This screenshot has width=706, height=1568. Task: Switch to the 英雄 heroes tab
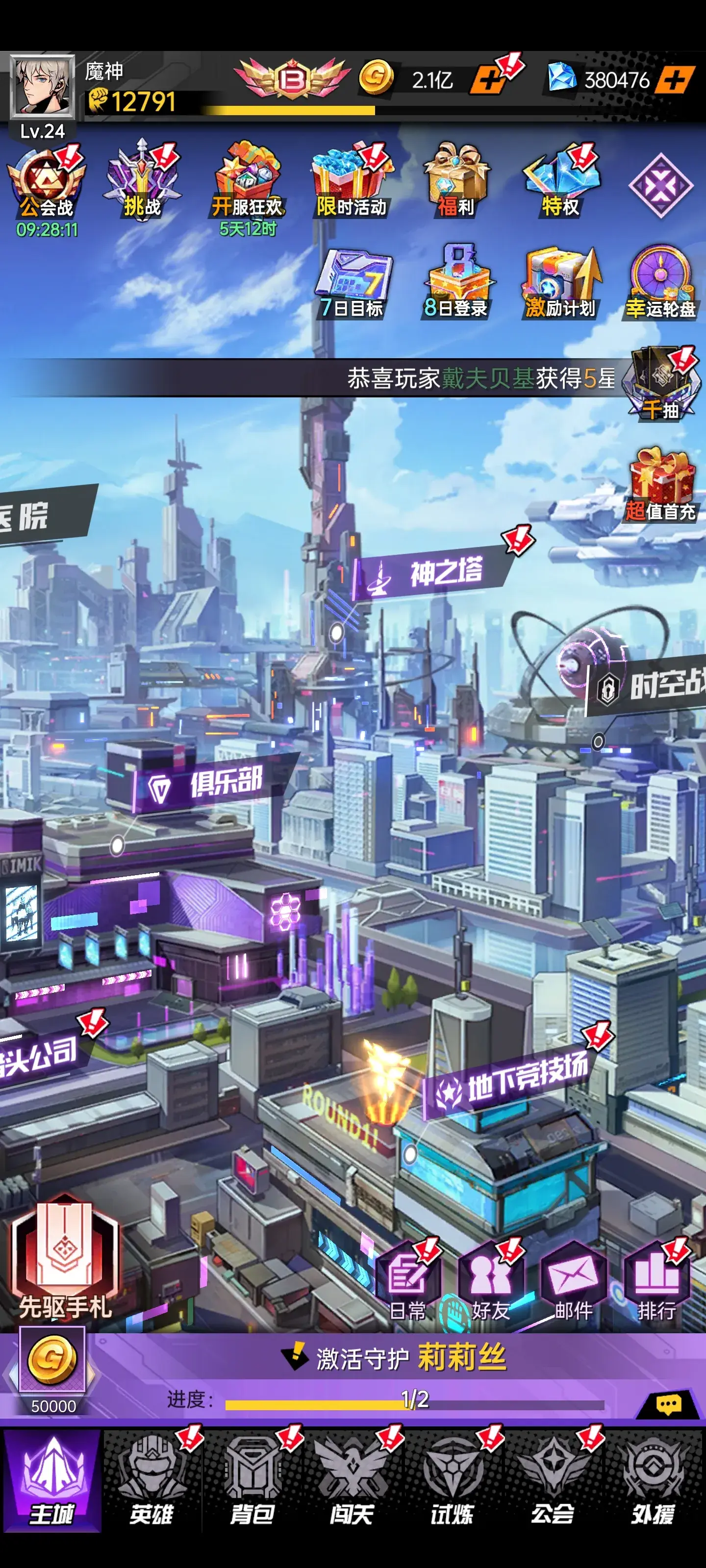coord(151,1482)
